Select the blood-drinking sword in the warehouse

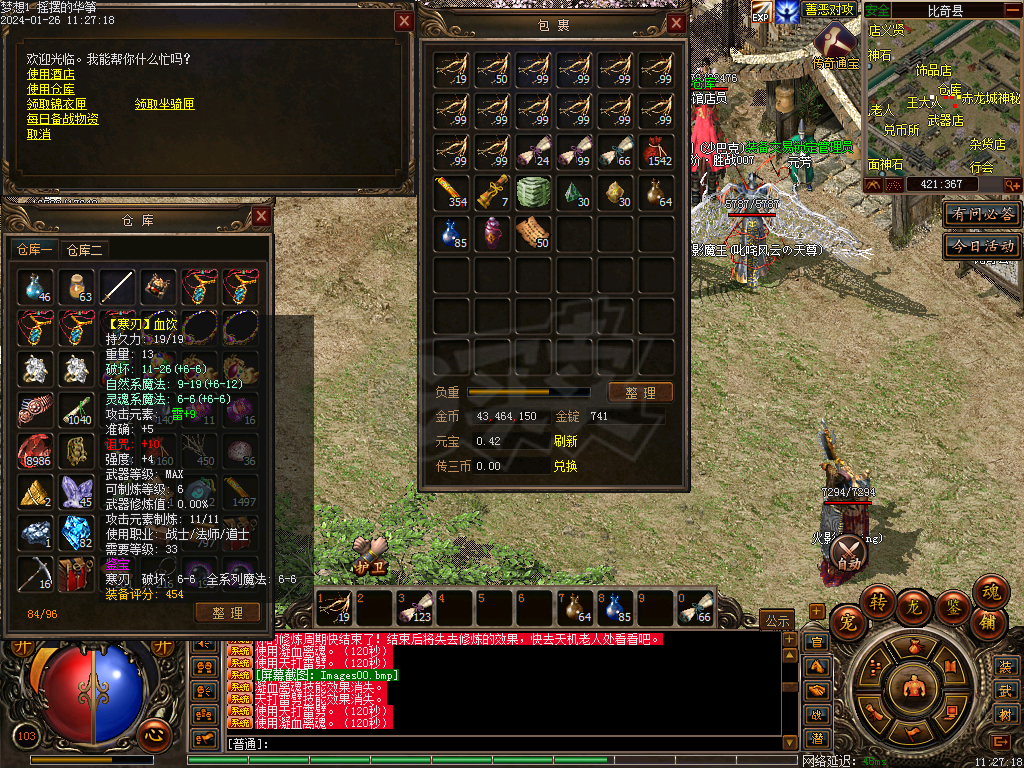tap(117, 287)
